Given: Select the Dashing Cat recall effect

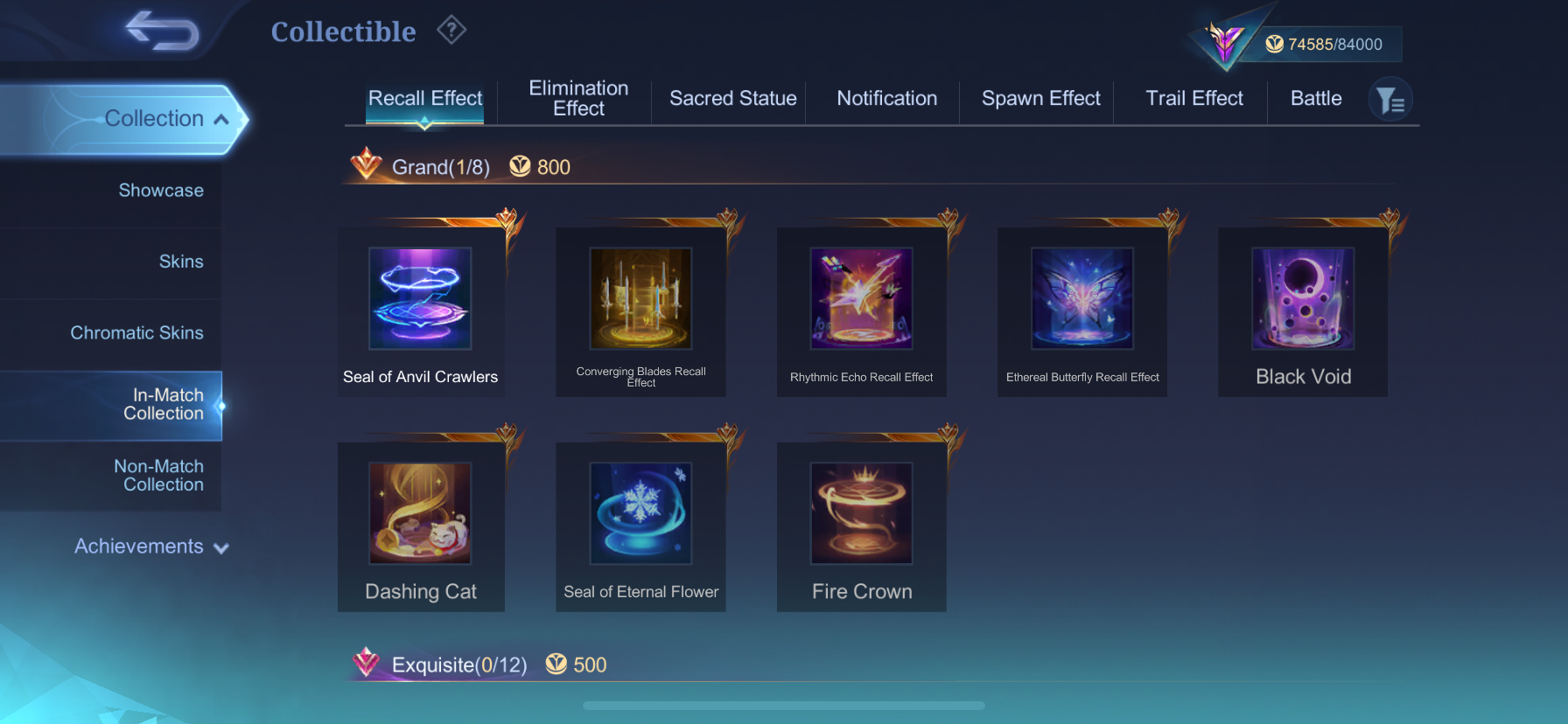Looking at the screenshot, I should click(x=421, y=525).
